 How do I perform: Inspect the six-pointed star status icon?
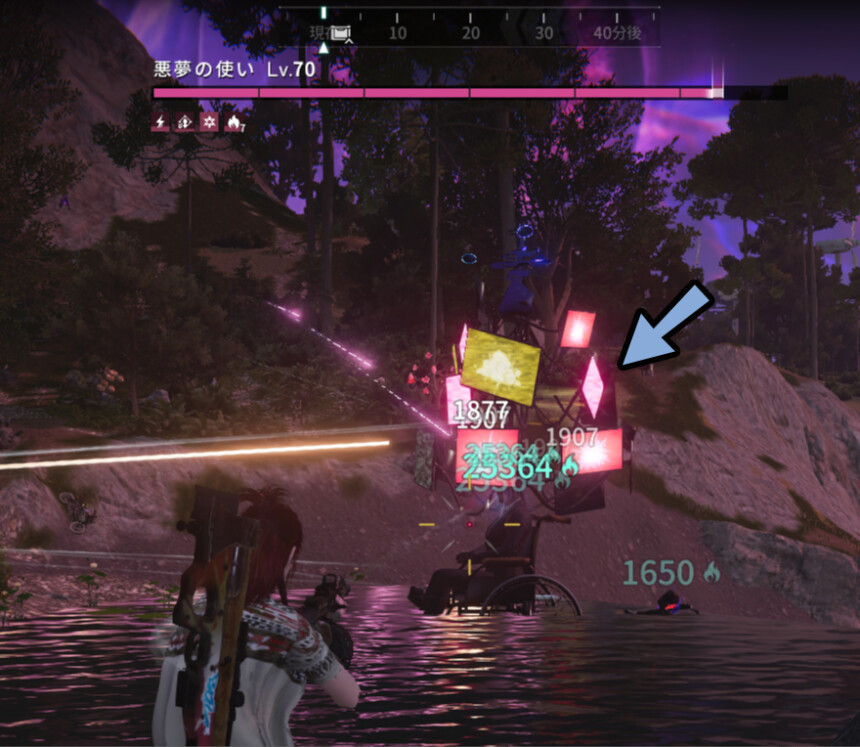click(209, 122)
